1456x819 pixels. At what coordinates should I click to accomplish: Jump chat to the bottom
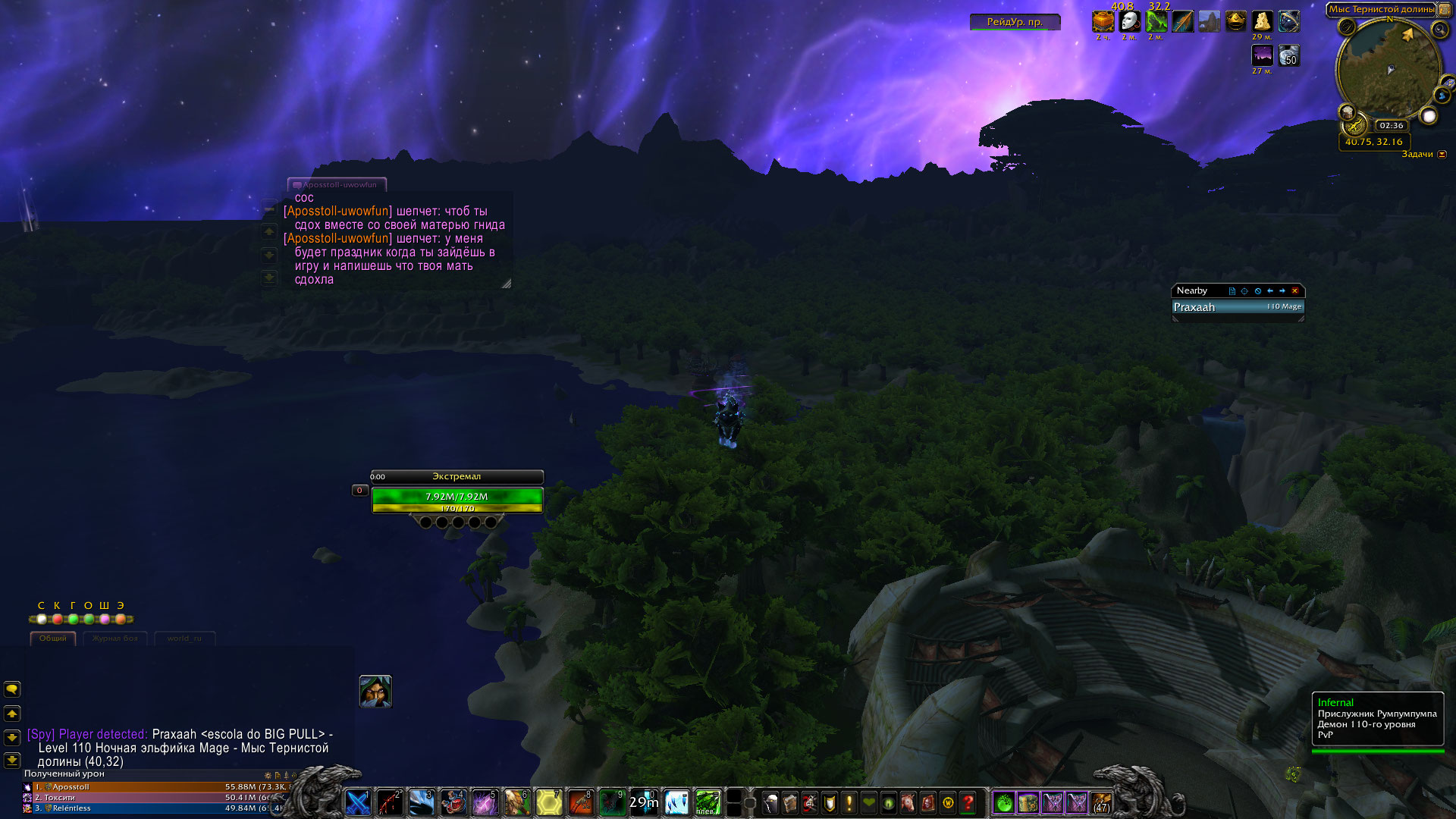click(12, 761)
